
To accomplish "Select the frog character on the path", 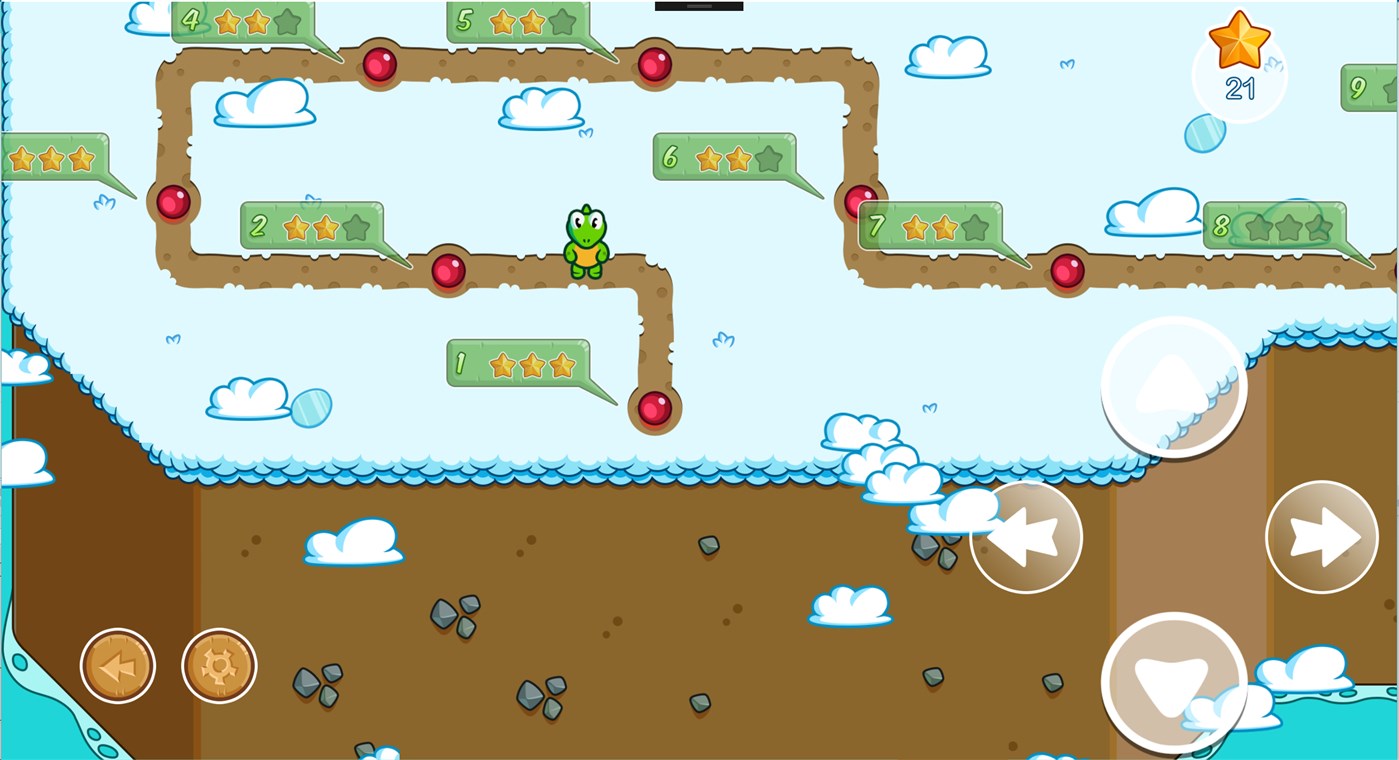I will pos(585,240).
